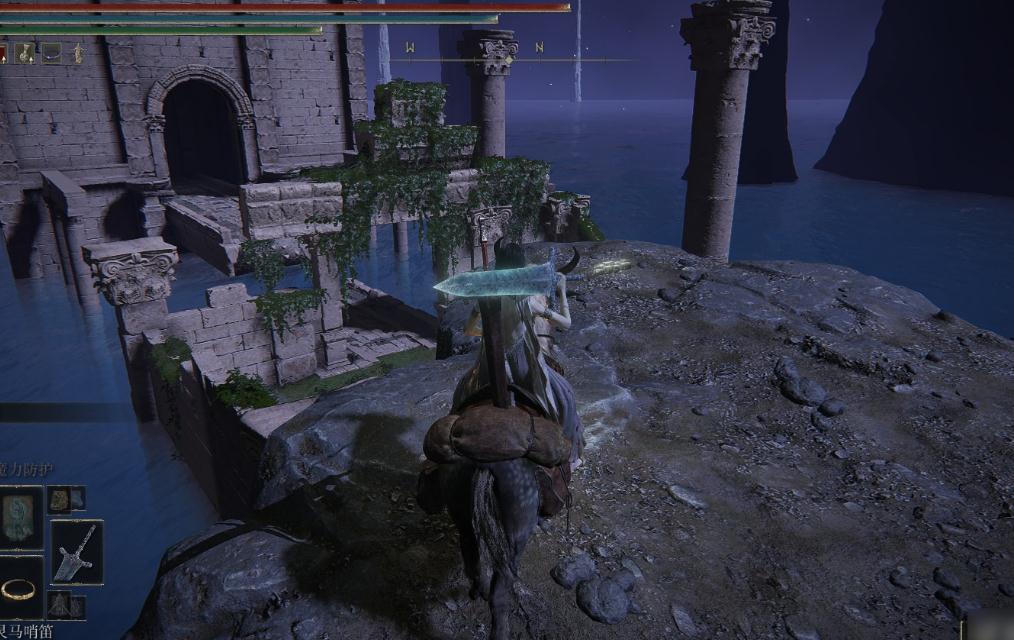1014x640 pixels.
Task: Select the Spectral Steed Whistle ring slot
Action: (x=20, y=588)
